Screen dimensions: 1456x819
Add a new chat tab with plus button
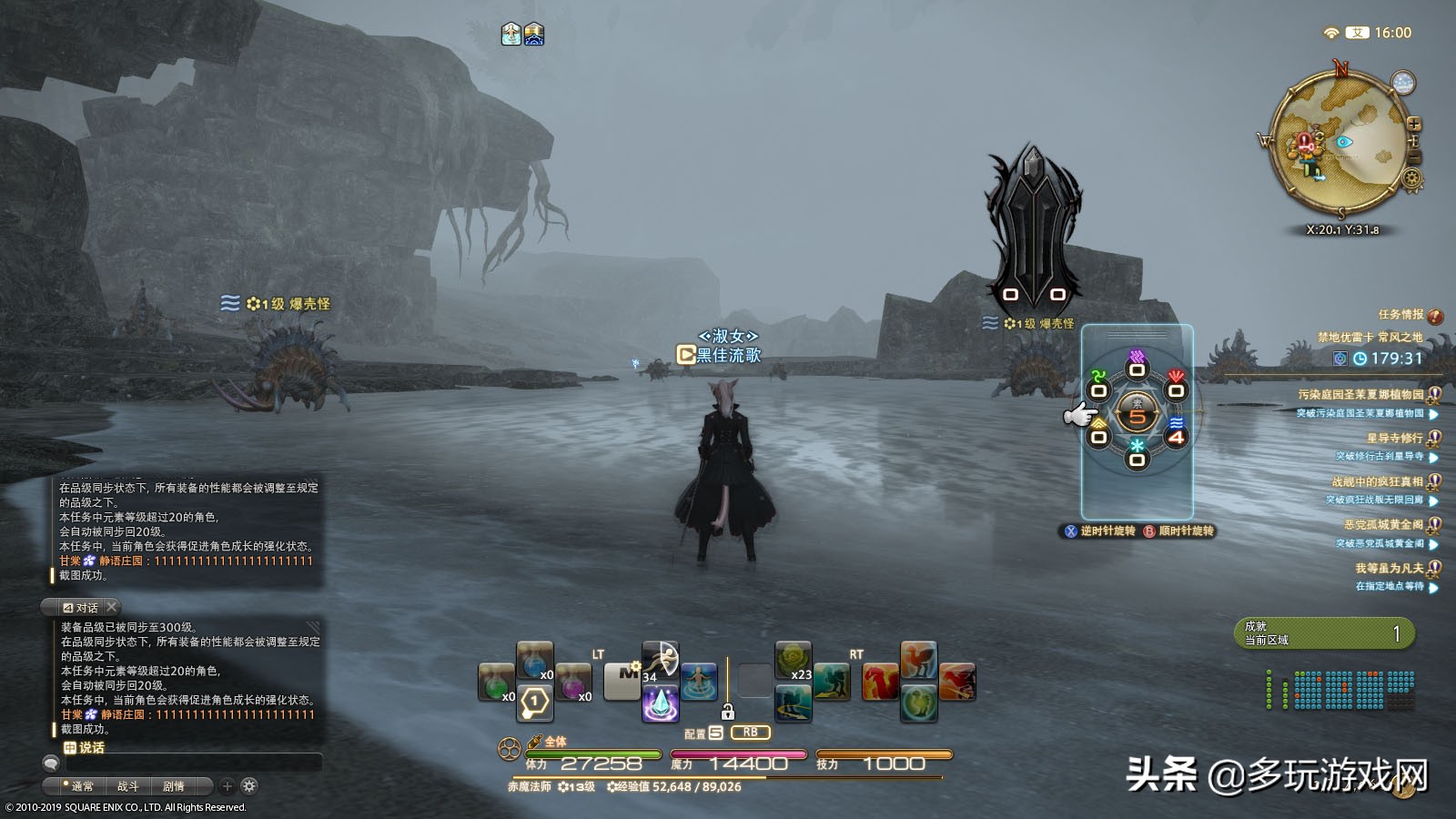[x=227, y=786]
